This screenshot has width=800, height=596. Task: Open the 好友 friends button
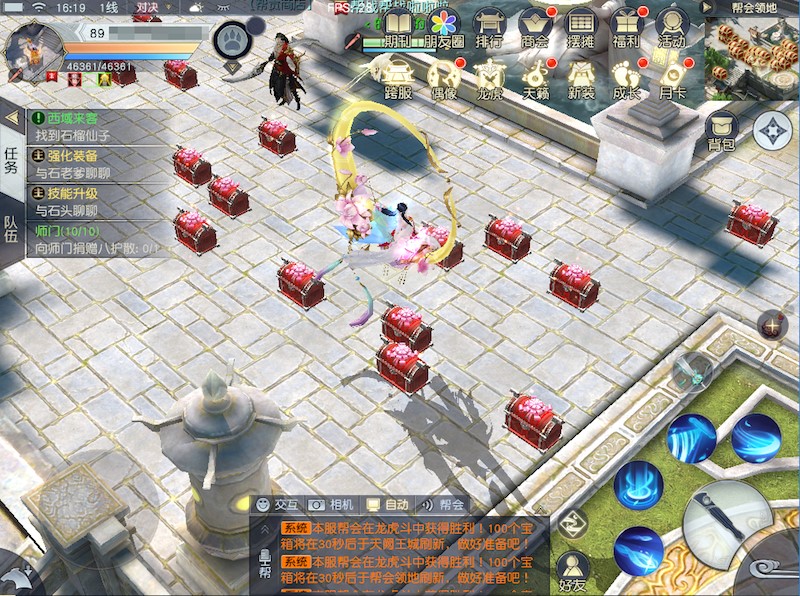click(x=572, y=568)
